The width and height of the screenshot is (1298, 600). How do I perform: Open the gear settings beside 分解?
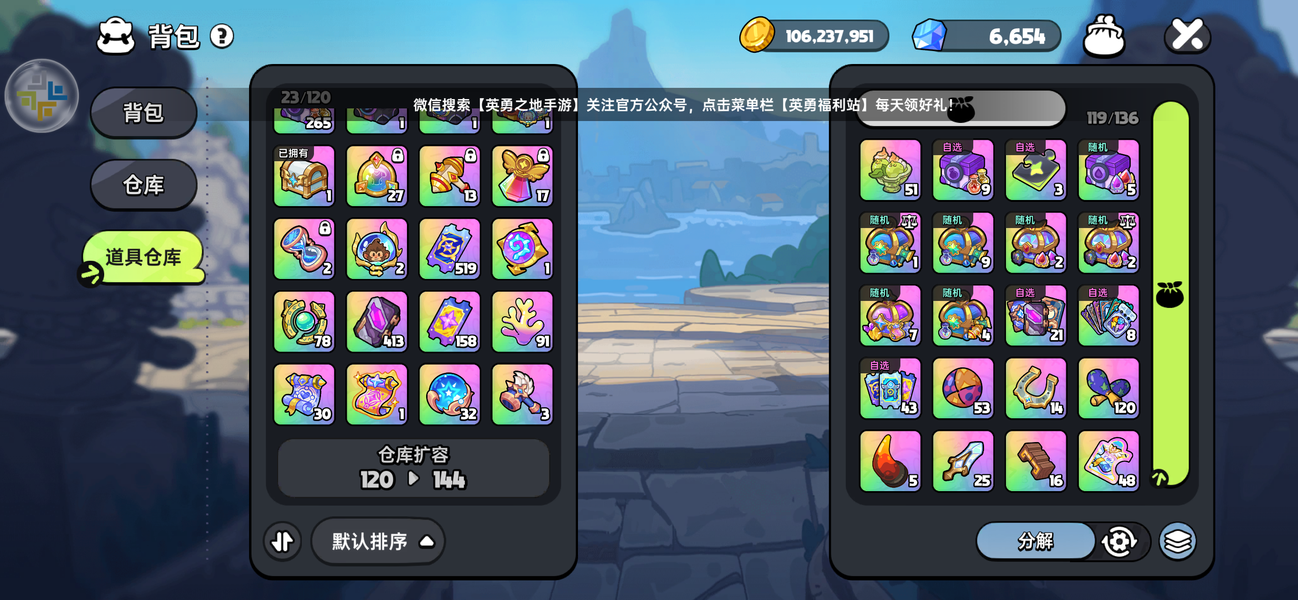(1119, 541)
